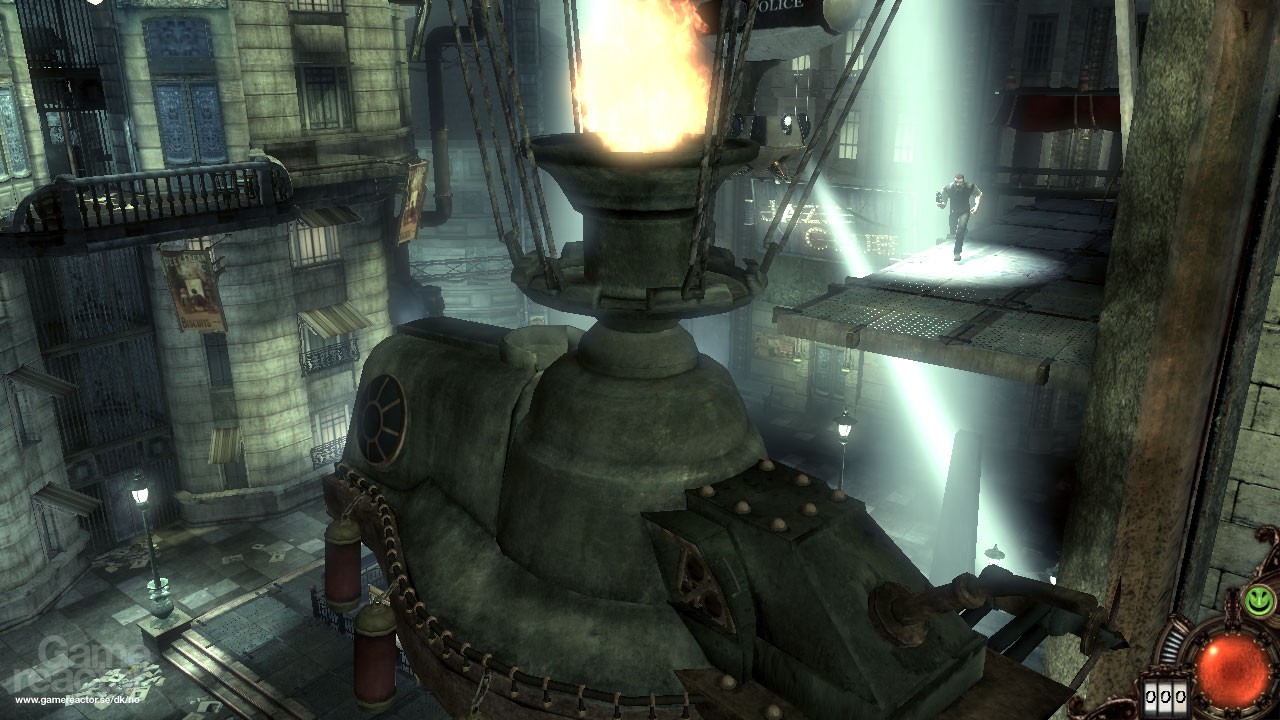The image size is (1280, 720).
Task: Click the balcony railing on the left facade
Action: (x=180, y=190)
